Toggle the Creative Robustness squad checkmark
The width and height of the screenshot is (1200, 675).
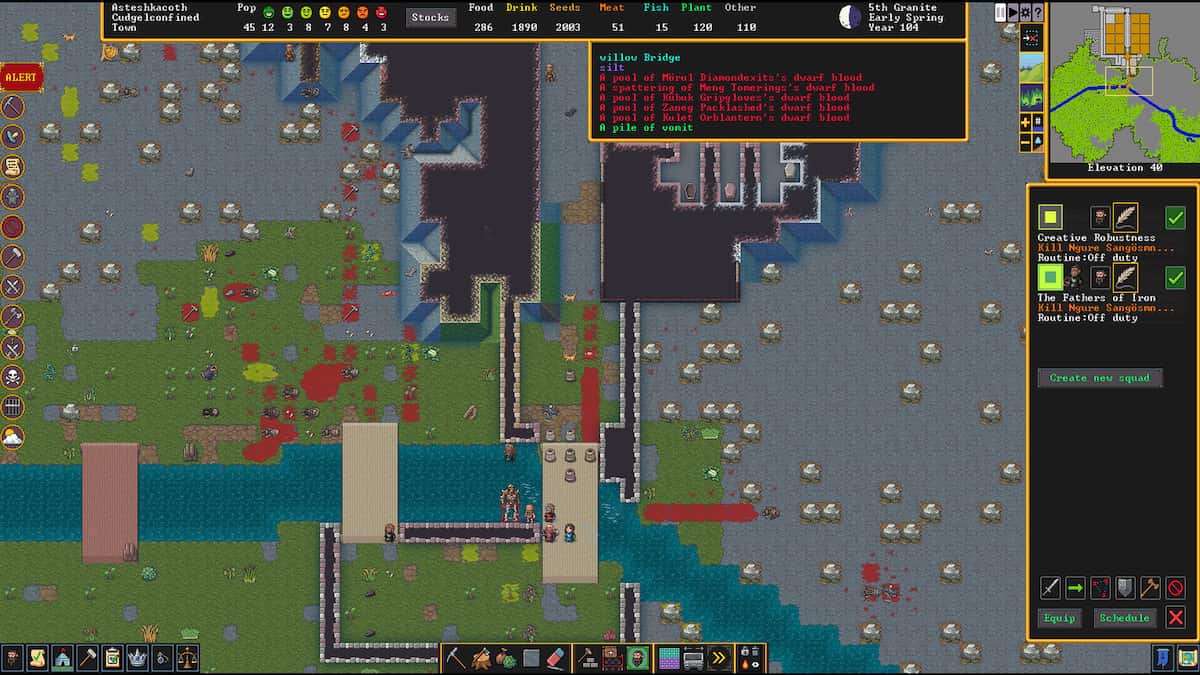[1176, 217]
